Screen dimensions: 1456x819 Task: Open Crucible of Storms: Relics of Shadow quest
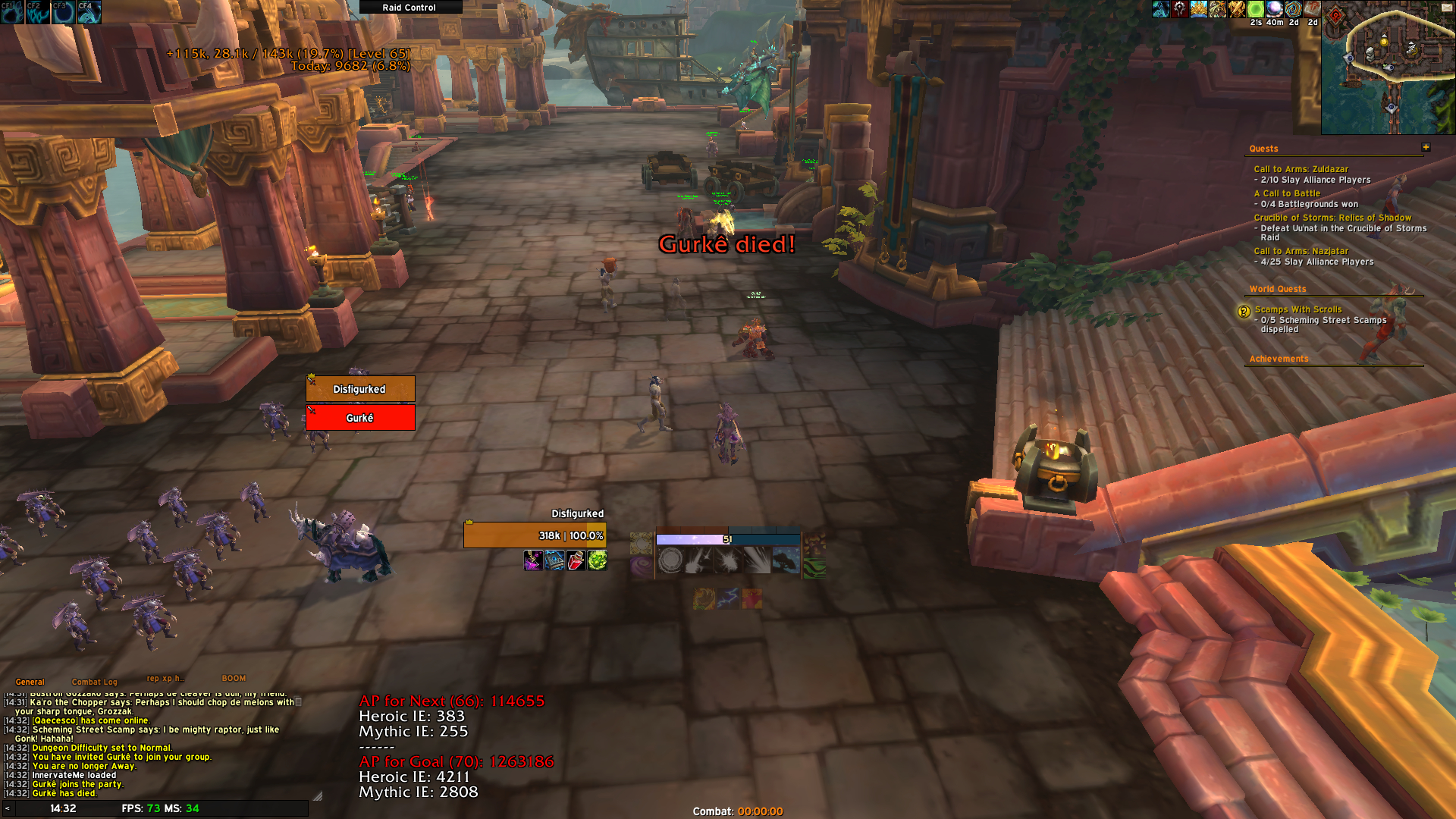click(x=1332, y=218)
